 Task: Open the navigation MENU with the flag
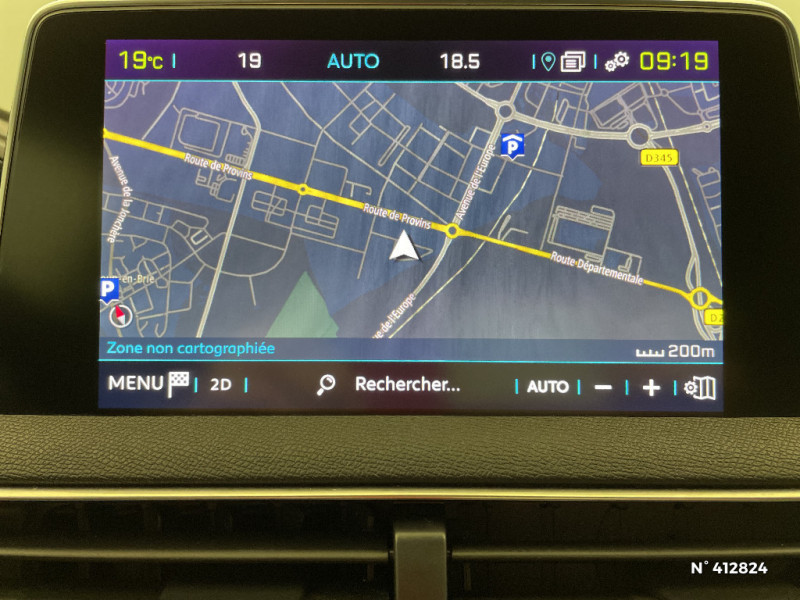149,384
